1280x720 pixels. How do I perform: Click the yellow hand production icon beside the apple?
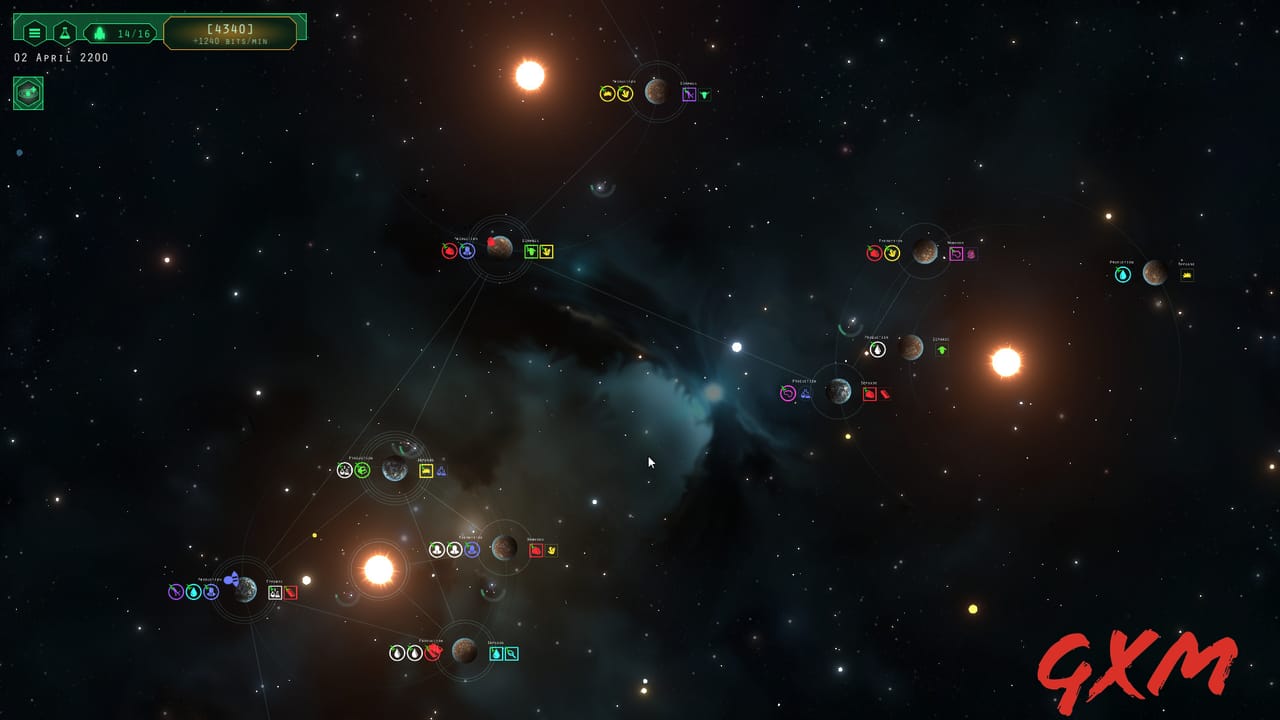892,252
